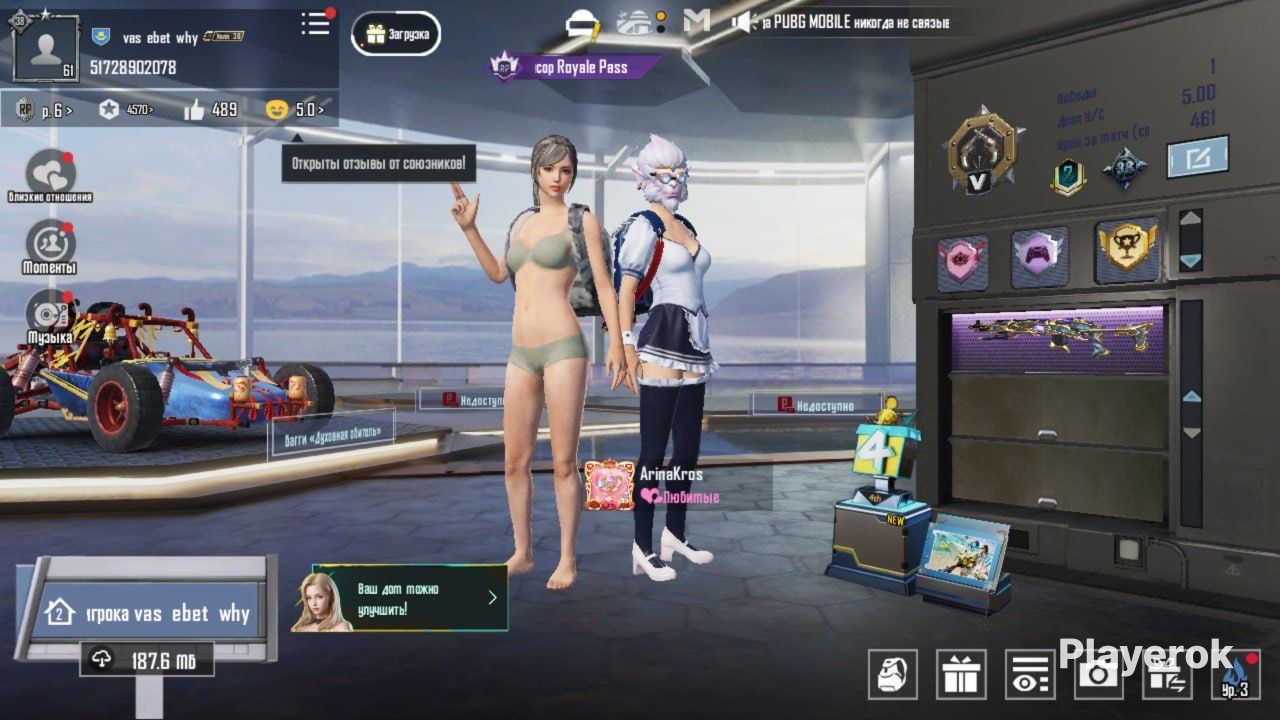This screenshot has width=1280, height=720.
Task: Show the likes count 489
Action: (x=211, y=109)
